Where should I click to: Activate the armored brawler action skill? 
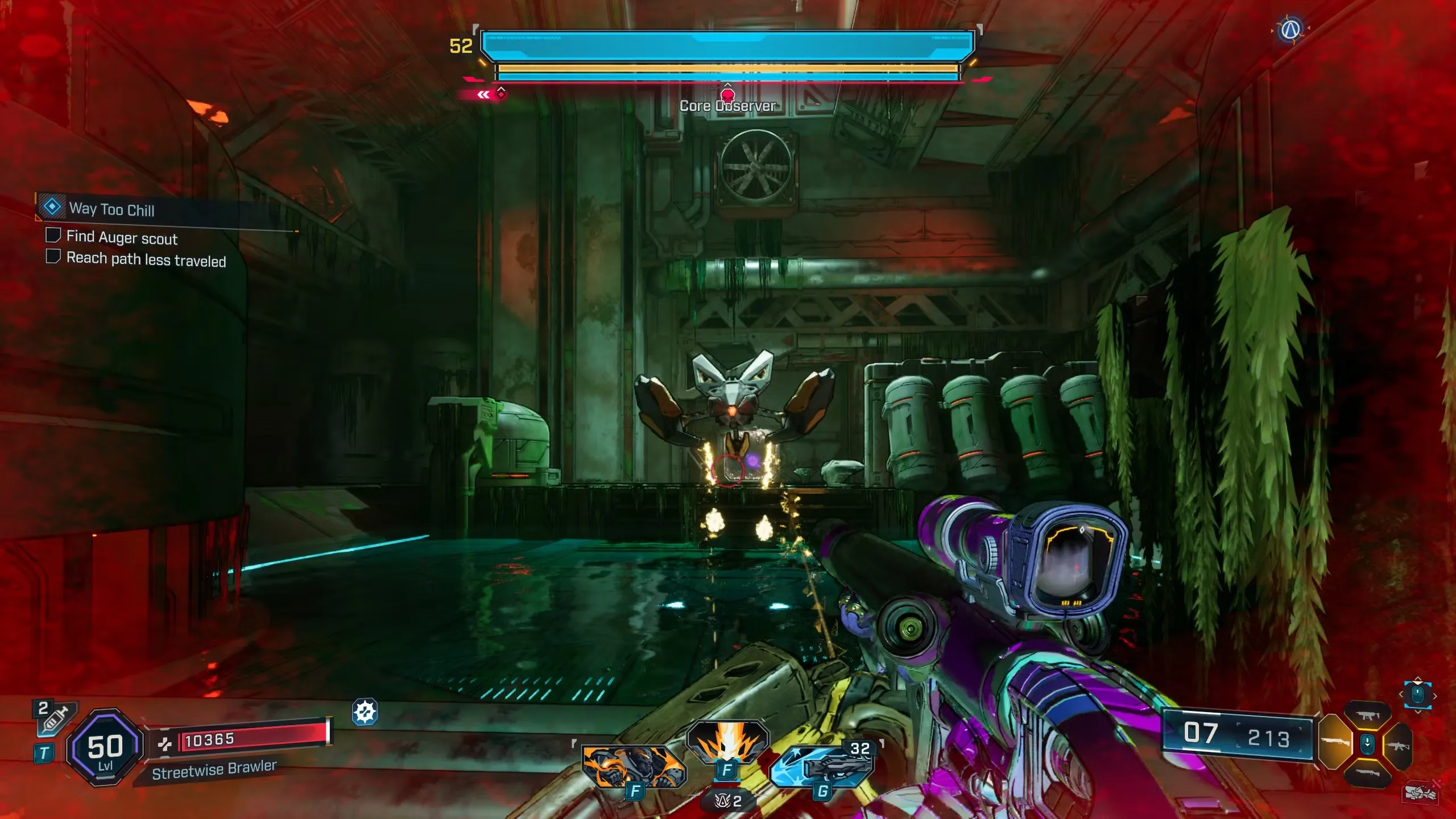[x=634, y=766]
